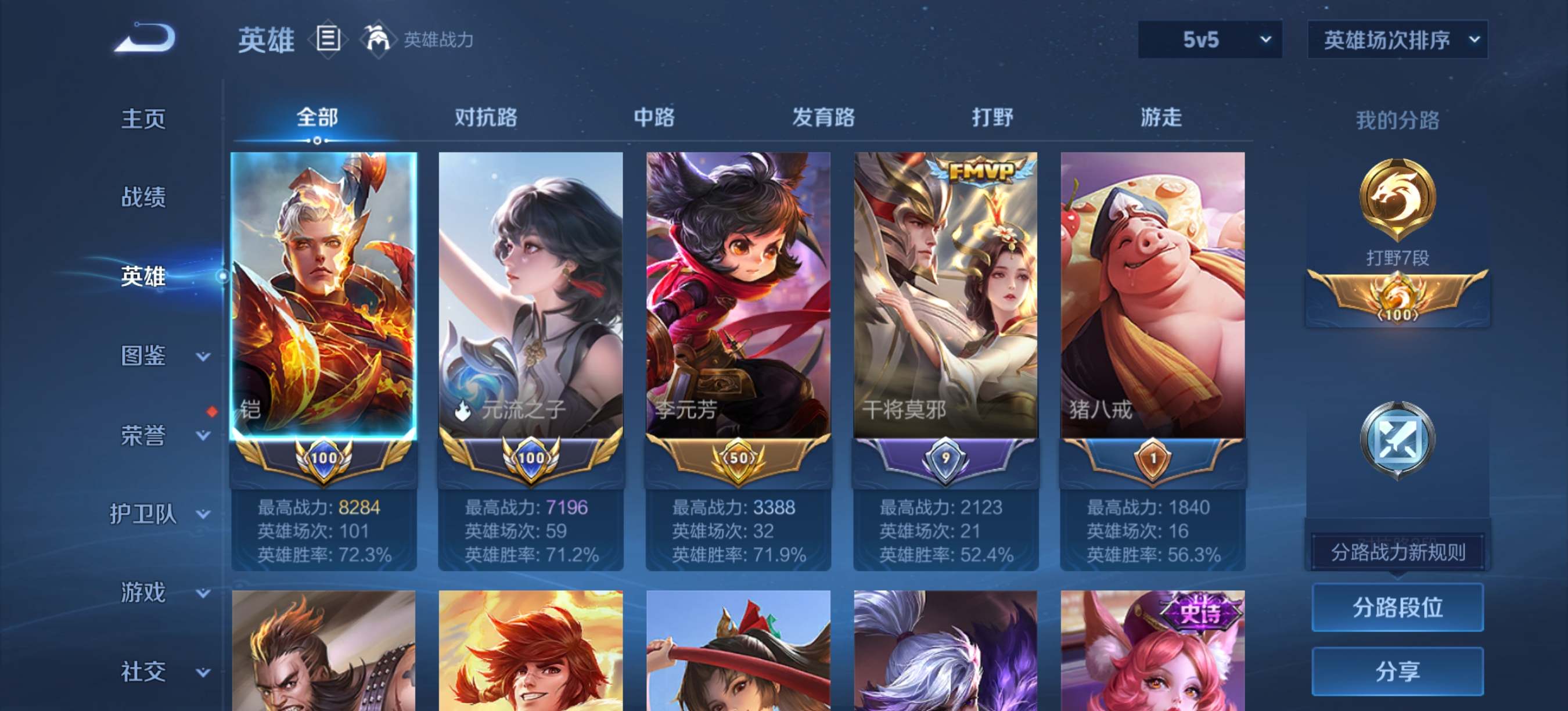This screenshot has height=711, width=1568.
Task: Click the 分享 button
Action: [x=1398, y=671]
